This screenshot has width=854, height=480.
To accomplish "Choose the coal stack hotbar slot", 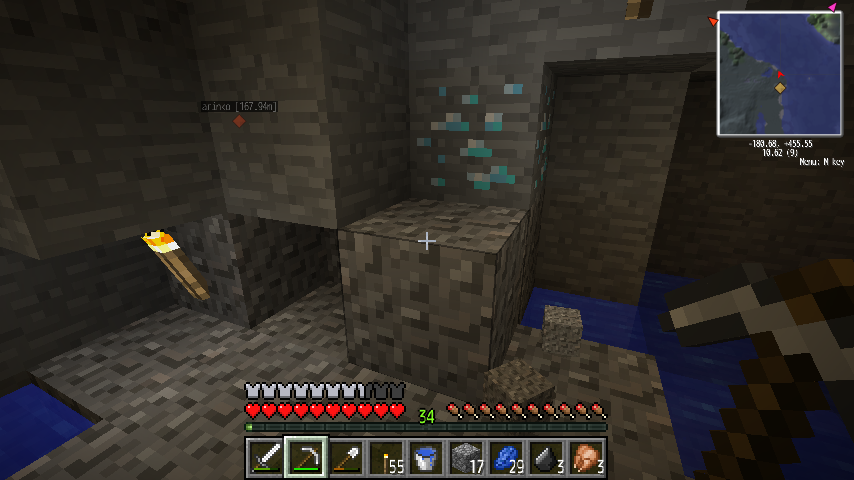I will click(545, 458).
